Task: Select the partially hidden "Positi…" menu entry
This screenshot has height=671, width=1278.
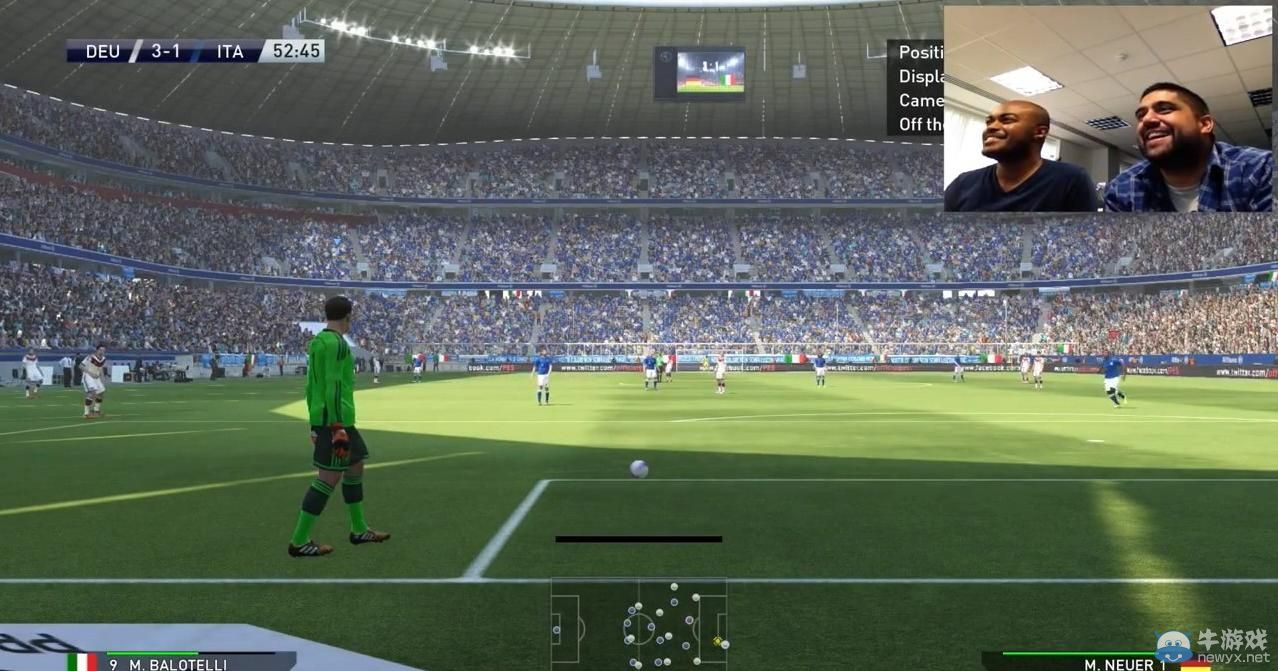Action: (920, 53)
